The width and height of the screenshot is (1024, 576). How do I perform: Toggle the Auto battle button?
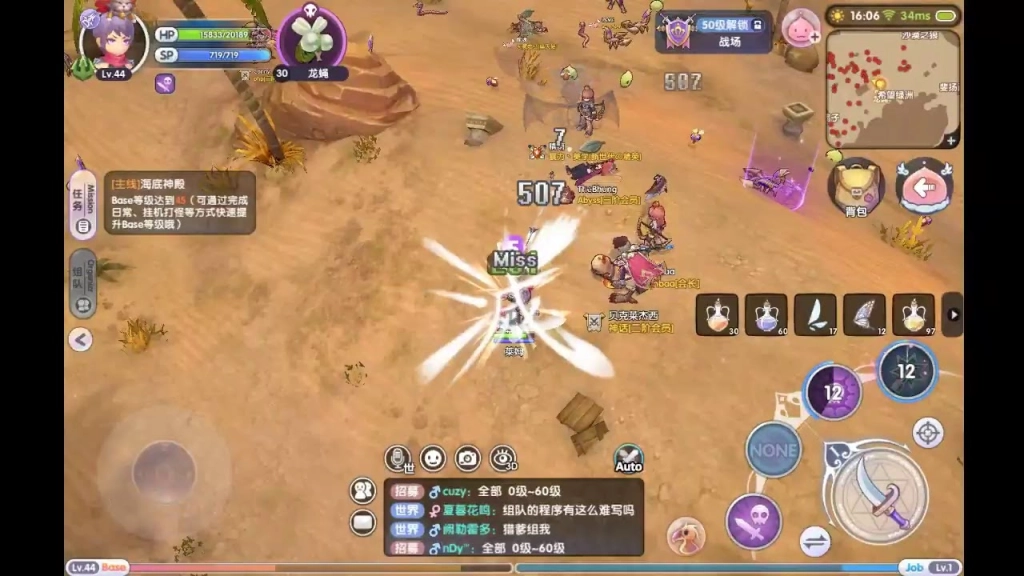pyautogui.click(x=628, y=460)
